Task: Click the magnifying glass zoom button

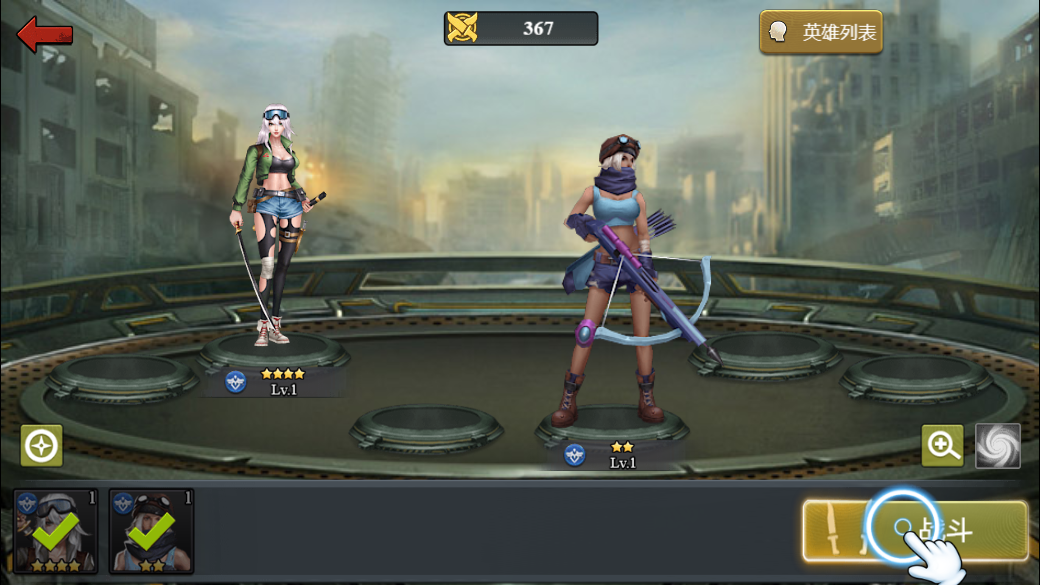Action: (x=942, y=446)
